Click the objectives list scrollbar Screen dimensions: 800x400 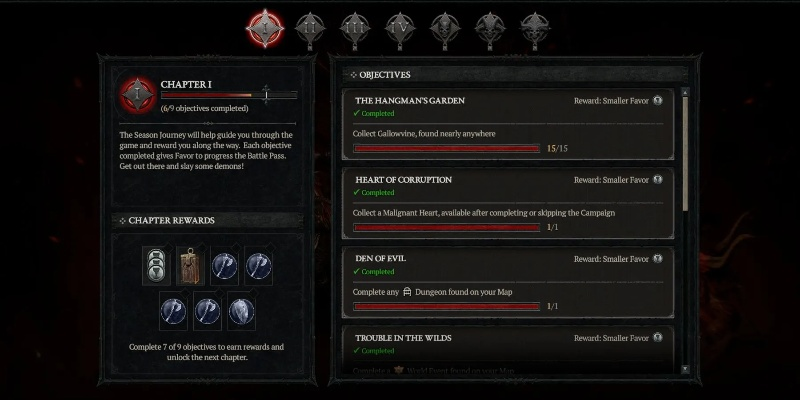point(684,150)
